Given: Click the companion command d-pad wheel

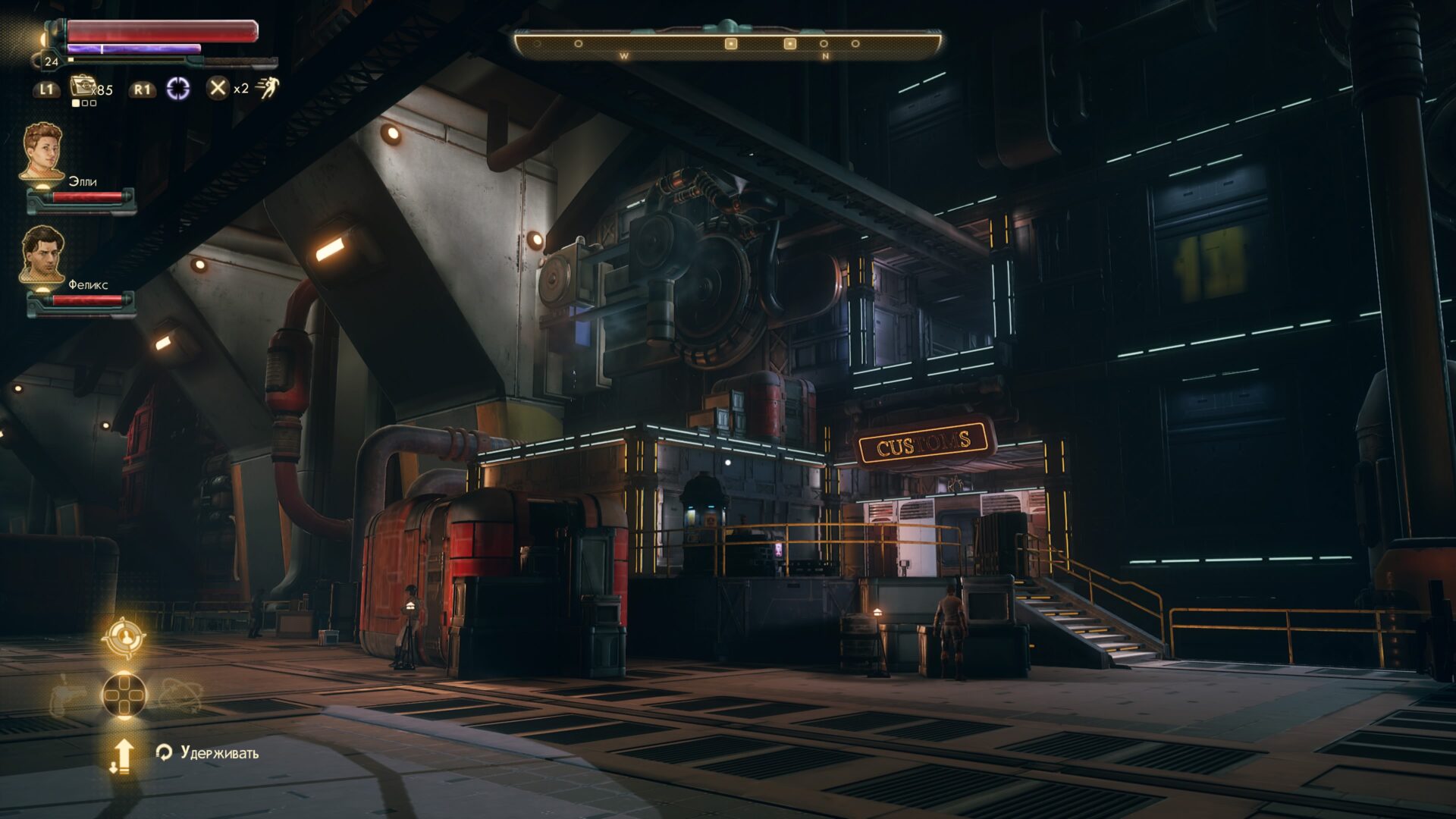Looking at the screenshot, I should point(124,695).
